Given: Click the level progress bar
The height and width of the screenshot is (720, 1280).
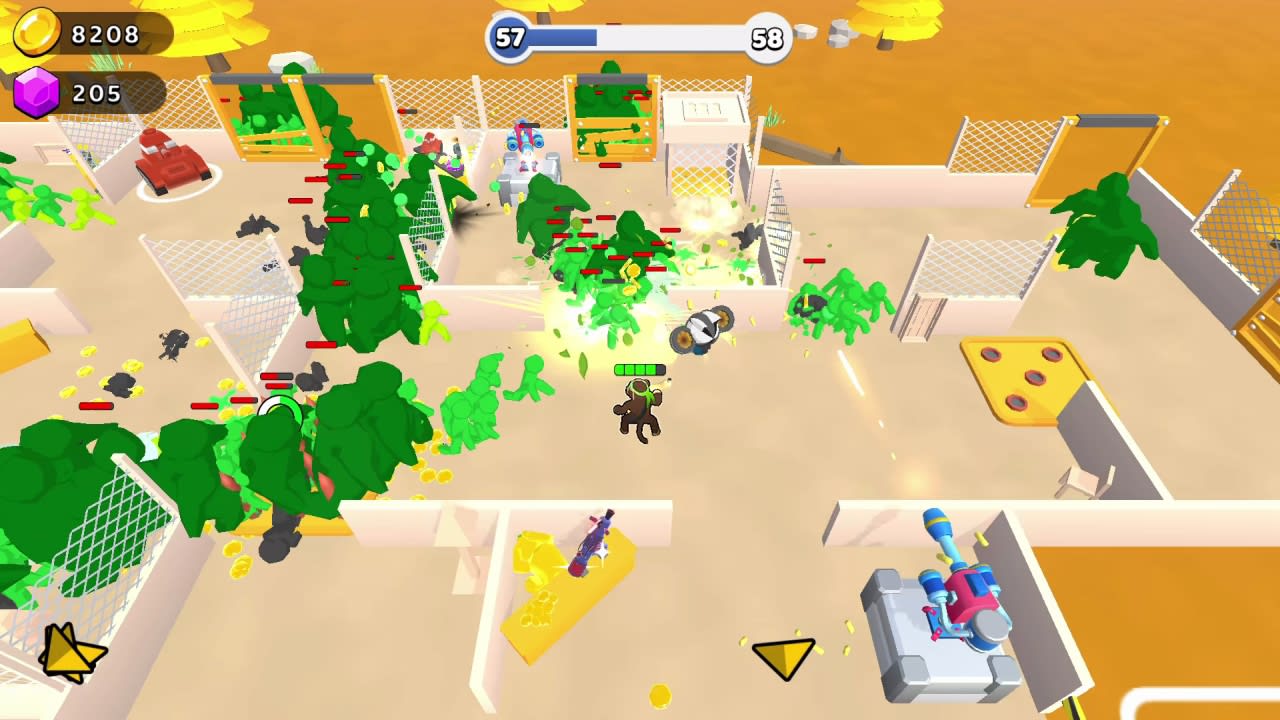Looking at the screenshot, I should (640, 38).
